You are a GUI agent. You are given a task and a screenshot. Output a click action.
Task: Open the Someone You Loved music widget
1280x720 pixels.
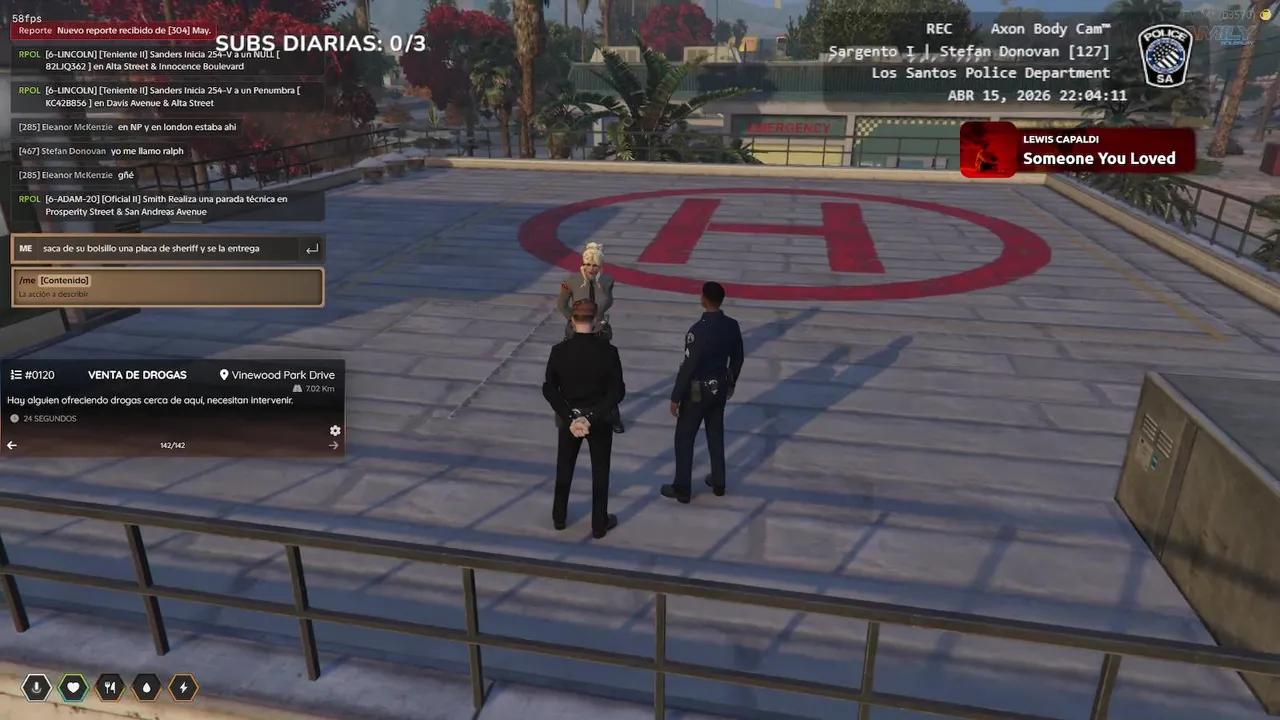1077,150
